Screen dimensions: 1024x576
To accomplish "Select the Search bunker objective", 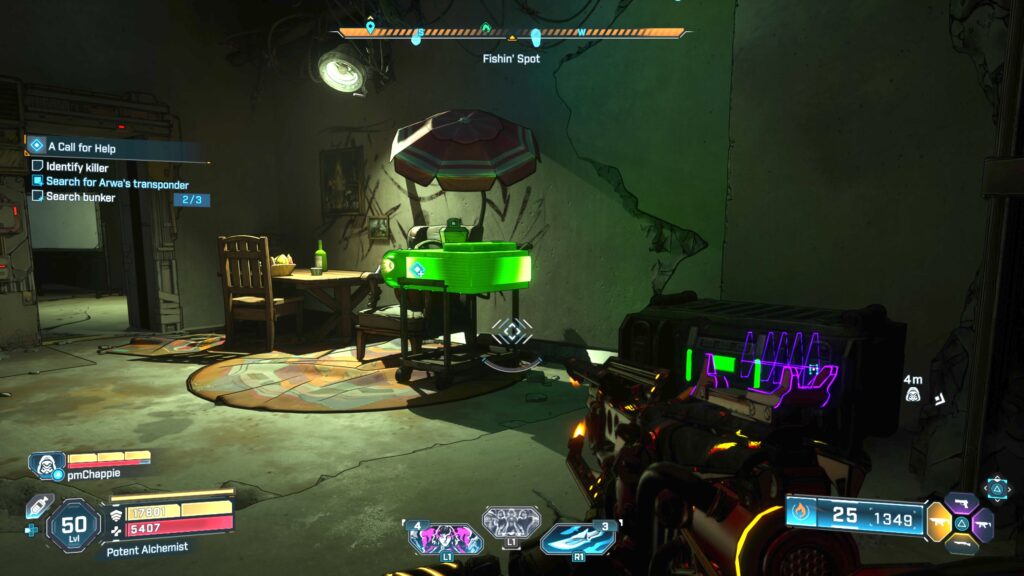I will [x=80, y=197].
